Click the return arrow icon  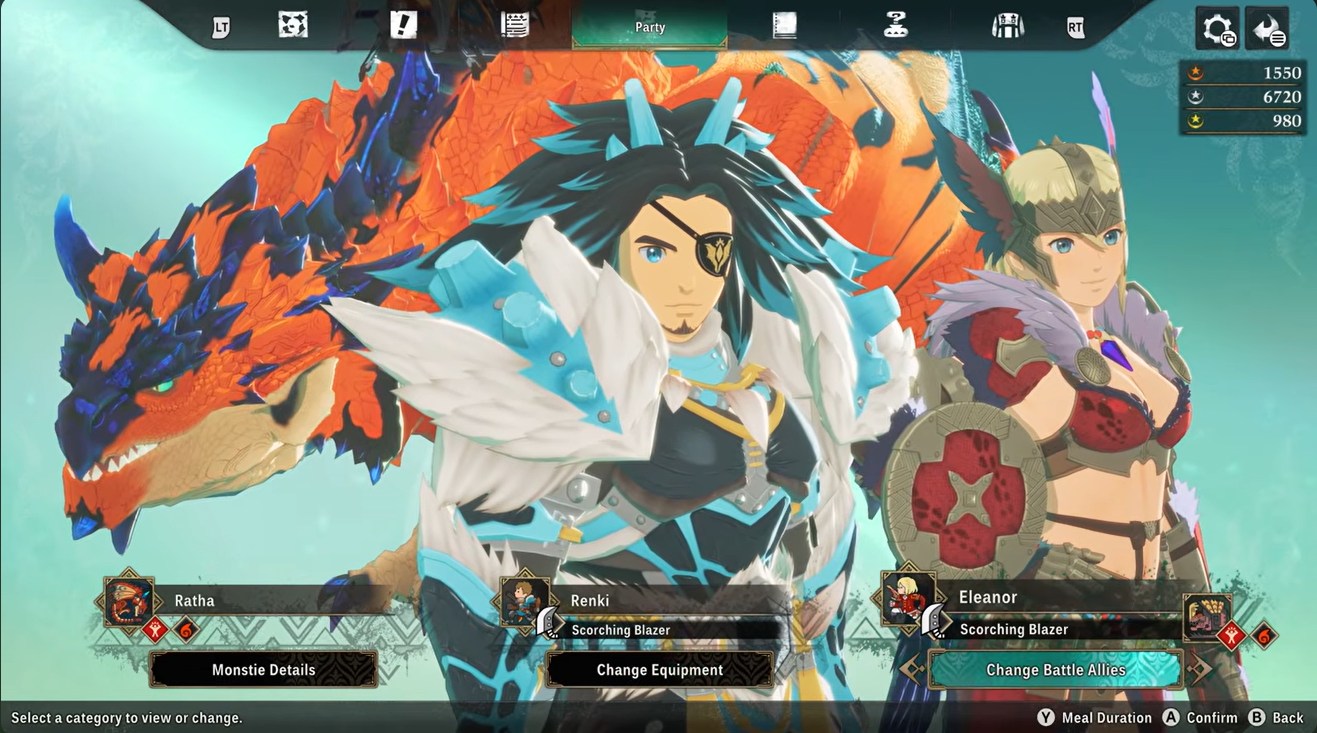1267,29
